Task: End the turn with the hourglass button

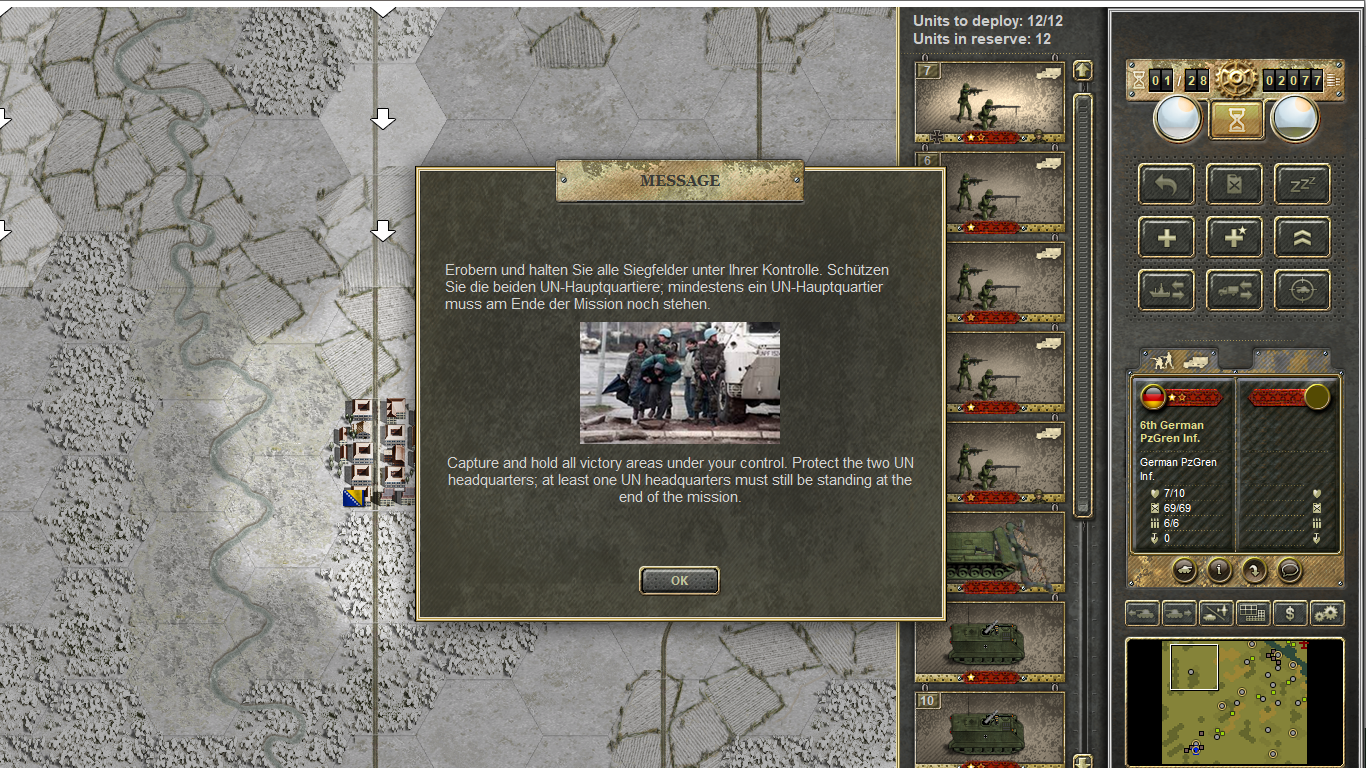Action: [x=1237, y=120]
